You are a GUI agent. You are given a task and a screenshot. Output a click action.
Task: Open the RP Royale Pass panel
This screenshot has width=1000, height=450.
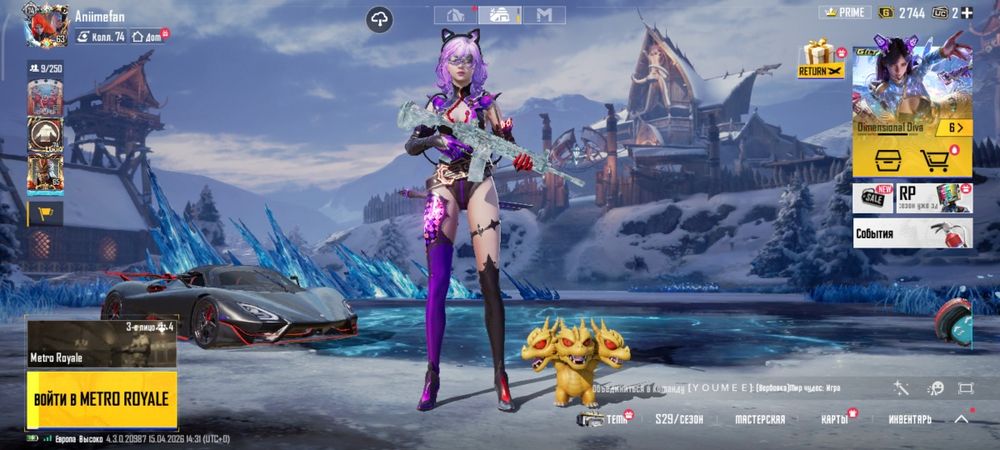933,197
